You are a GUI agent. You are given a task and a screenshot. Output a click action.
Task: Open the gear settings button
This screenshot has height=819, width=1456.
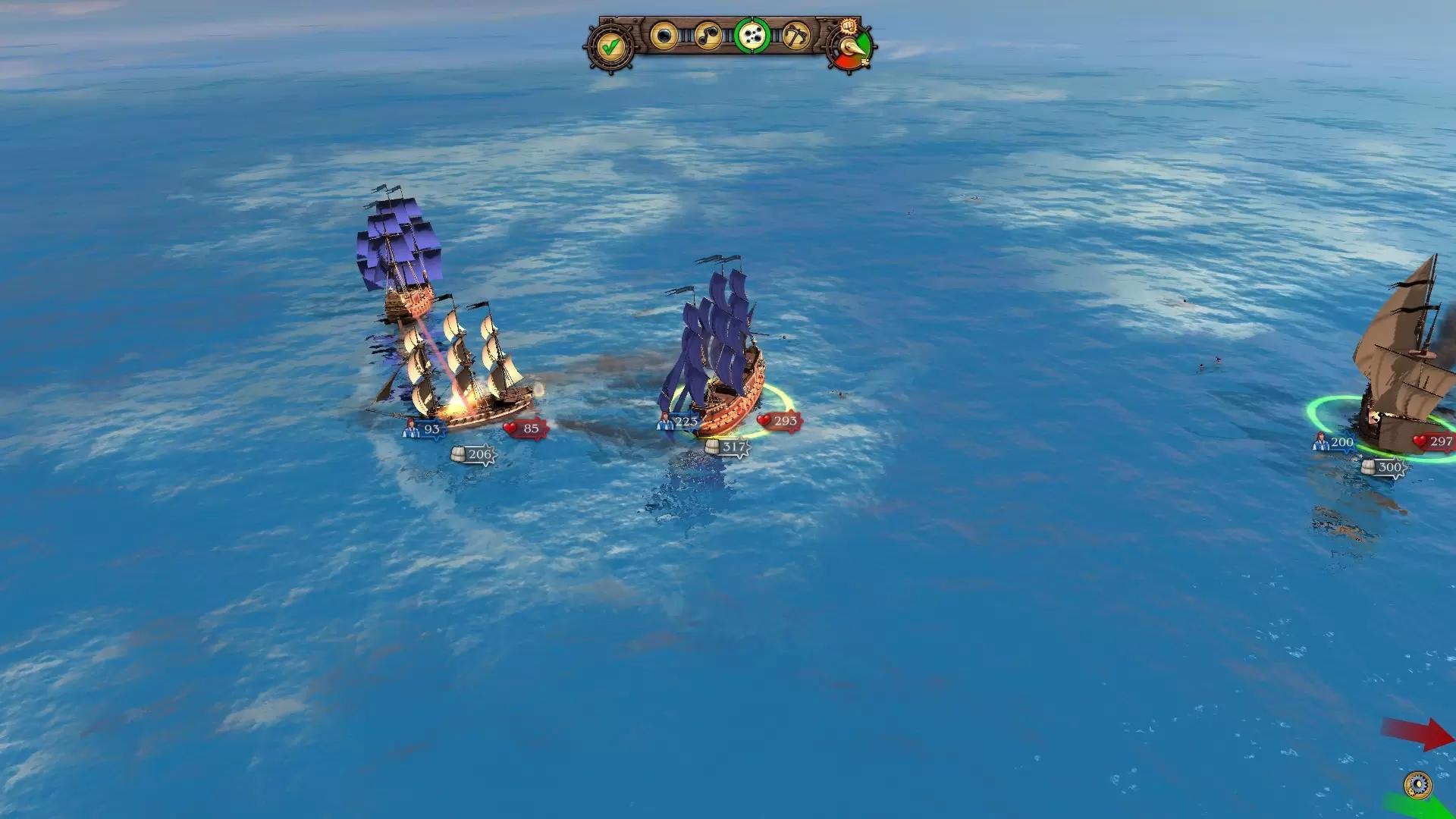point(1417,783)
